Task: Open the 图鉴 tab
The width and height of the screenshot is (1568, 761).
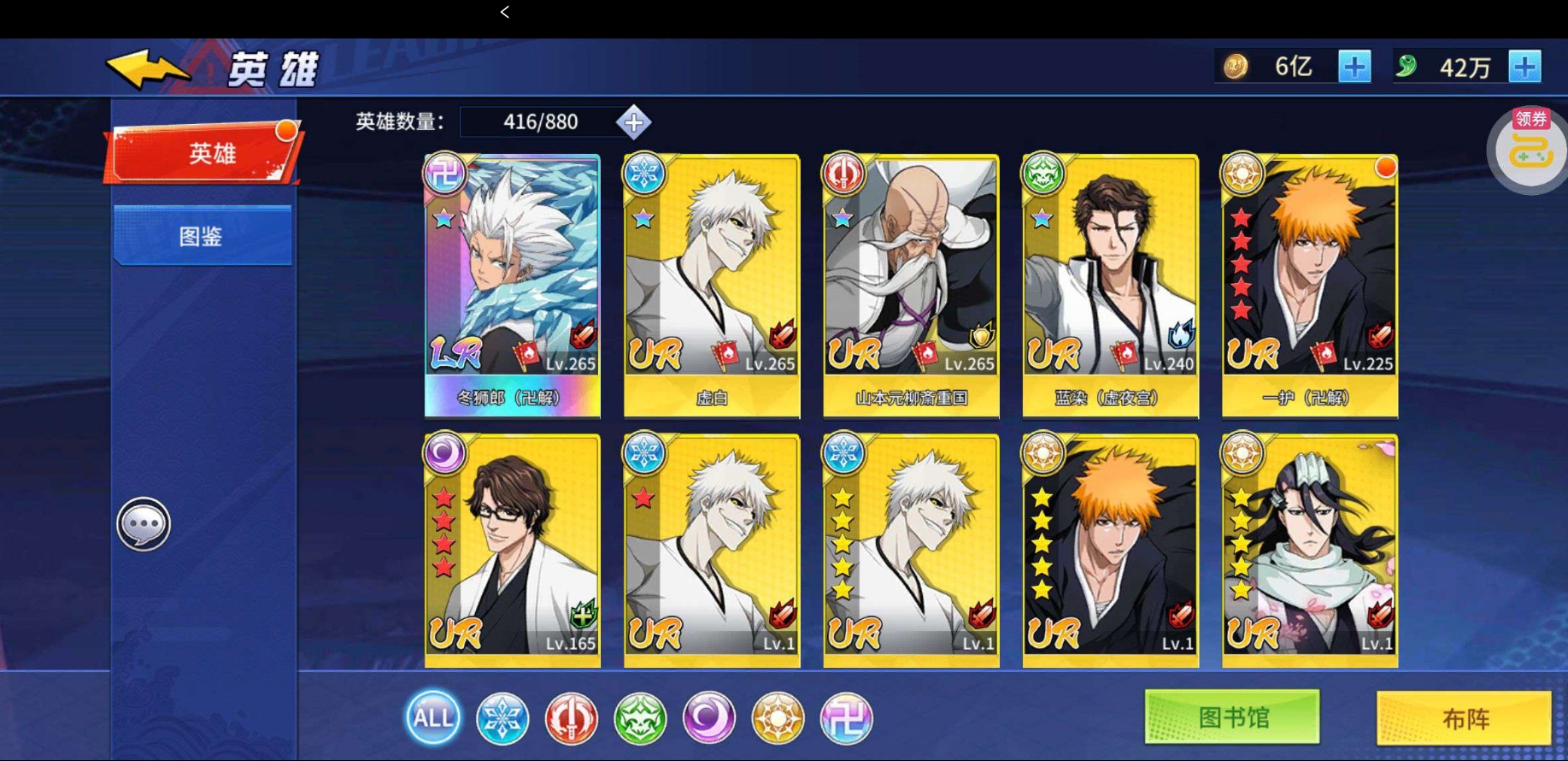Action: point(202,236)
